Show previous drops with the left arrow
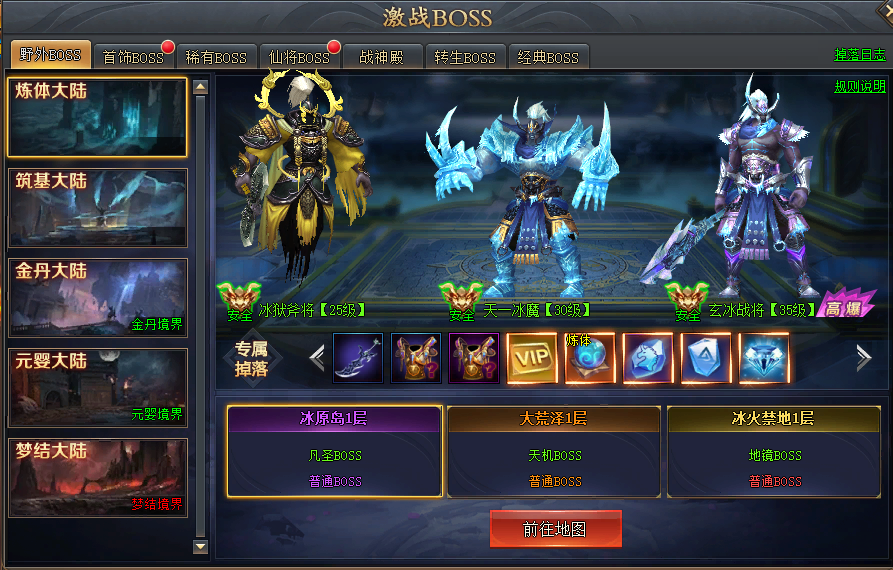The width and height of the screenshot is (893, 570). tap(317, 358)
